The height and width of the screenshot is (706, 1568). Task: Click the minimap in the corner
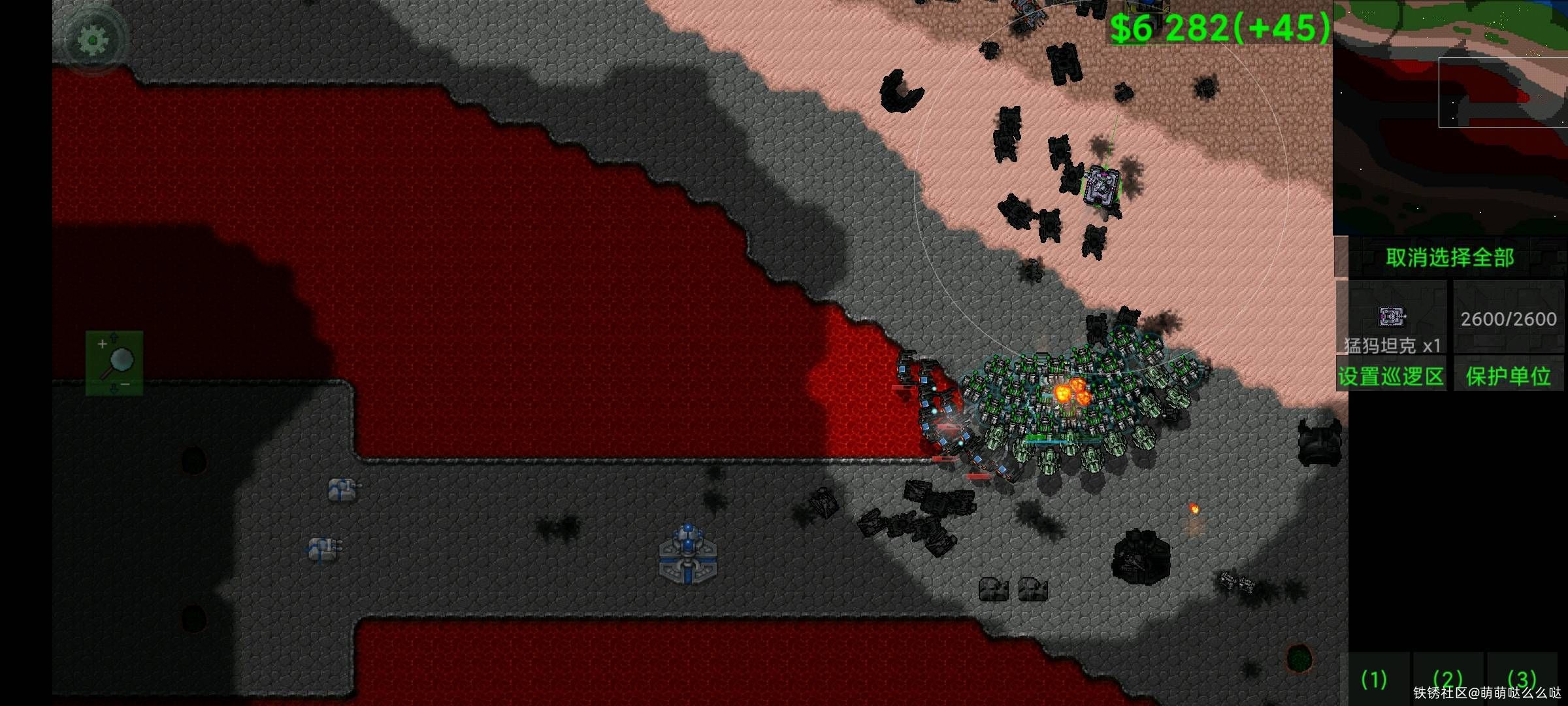(1450, 118)
